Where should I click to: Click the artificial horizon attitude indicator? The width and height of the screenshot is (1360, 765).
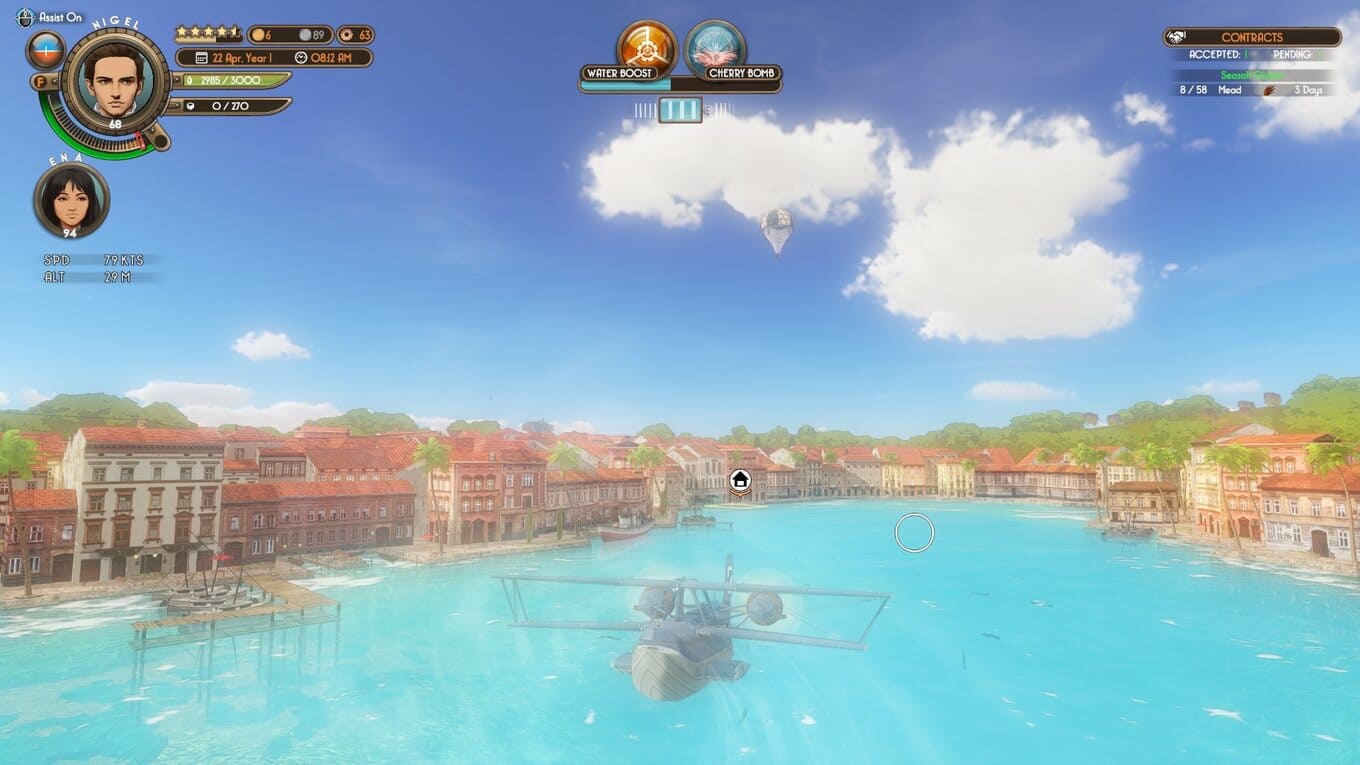click(45, 50)
